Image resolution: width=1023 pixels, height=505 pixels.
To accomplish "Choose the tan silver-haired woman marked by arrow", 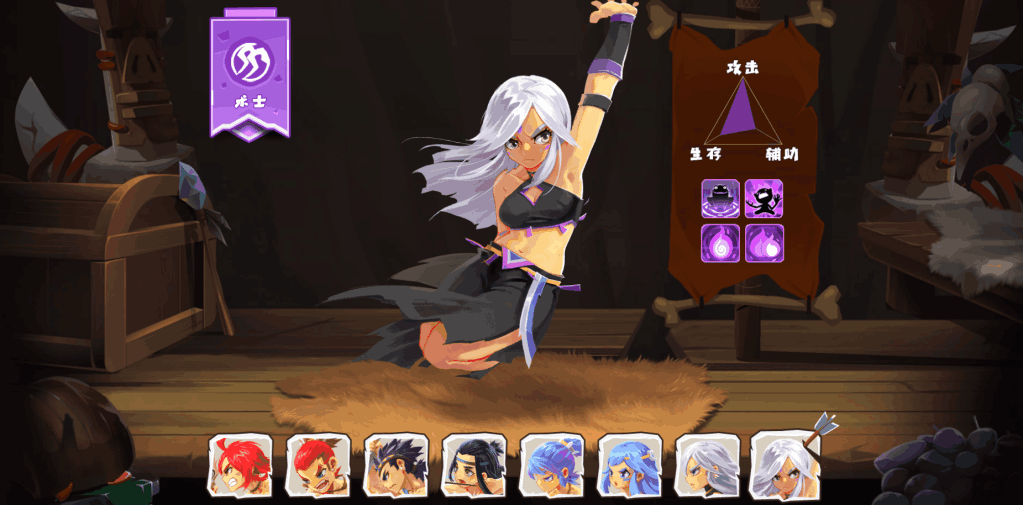I will pyautogui.click(x=785, y=465).
